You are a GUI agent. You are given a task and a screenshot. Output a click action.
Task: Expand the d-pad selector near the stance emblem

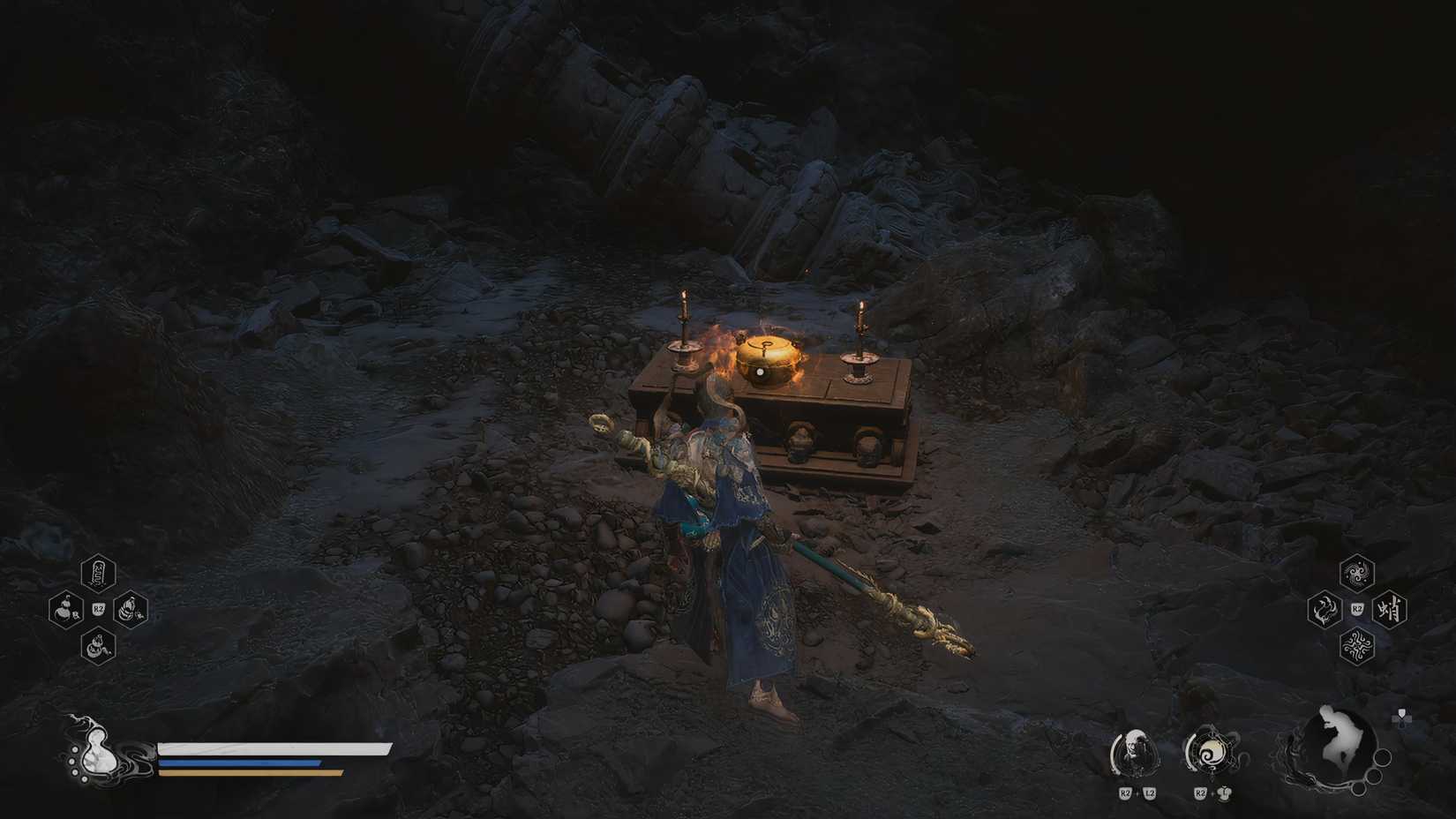tap(1401, 718)
